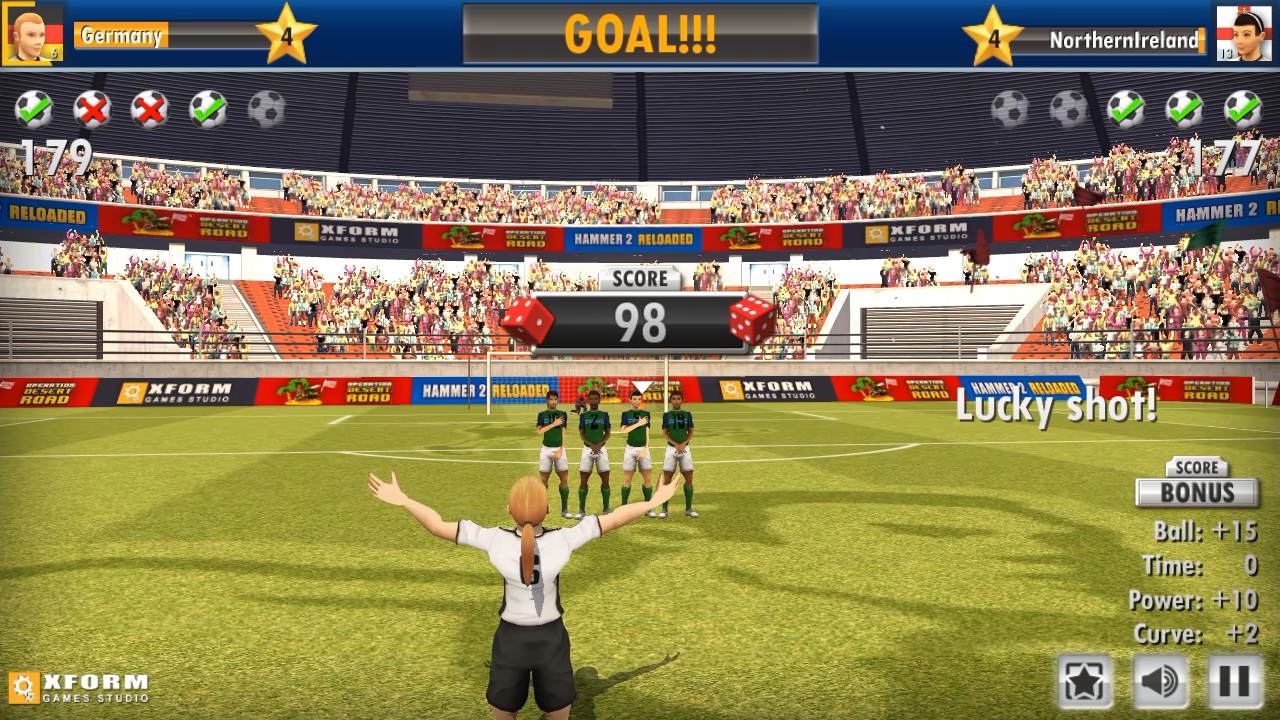Mute game sound with speaker icon
The height and width of the screenshot is (720, 1280).
pyautogui.click(x=1160, y=681)
